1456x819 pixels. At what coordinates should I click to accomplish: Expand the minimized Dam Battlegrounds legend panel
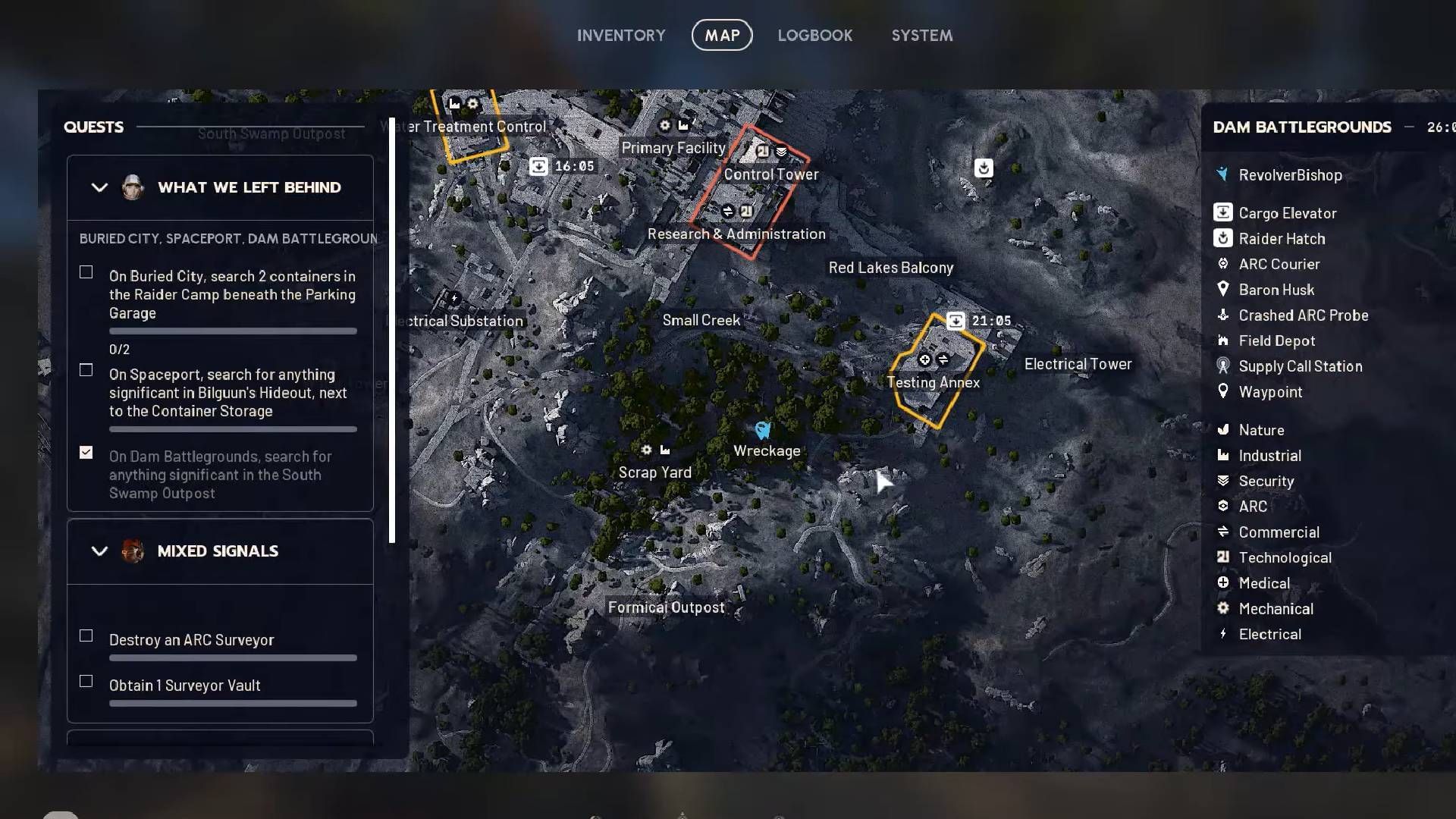(1408, 127)
